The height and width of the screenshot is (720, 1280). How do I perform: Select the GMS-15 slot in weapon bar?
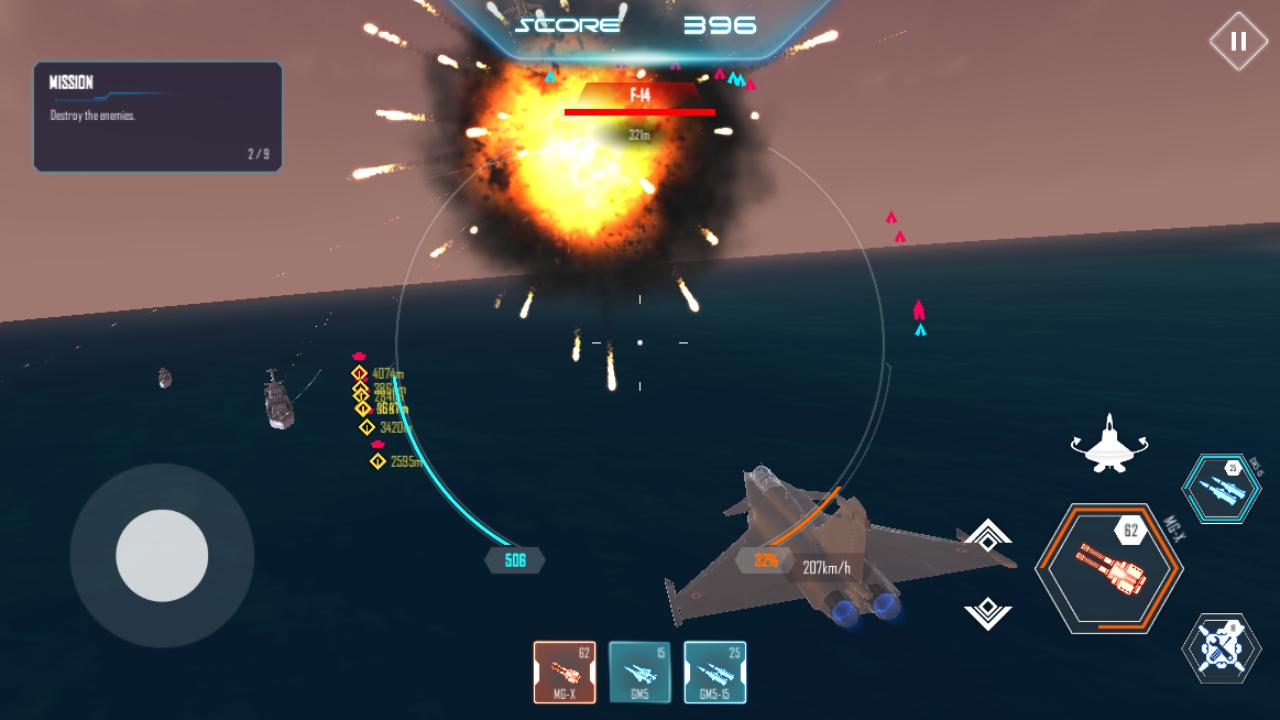click(x=716, y=672)
